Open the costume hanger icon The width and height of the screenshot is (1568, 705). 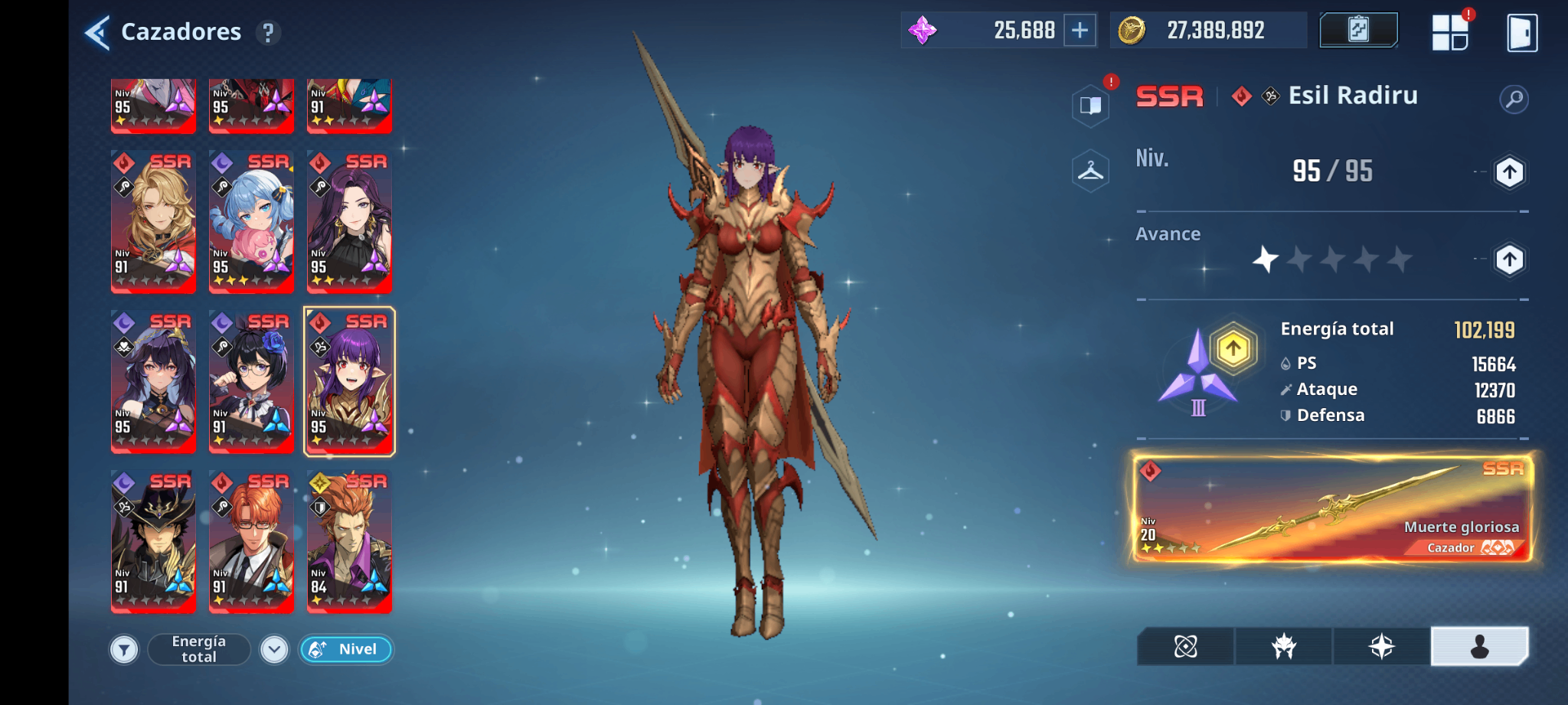point(1090,171)
